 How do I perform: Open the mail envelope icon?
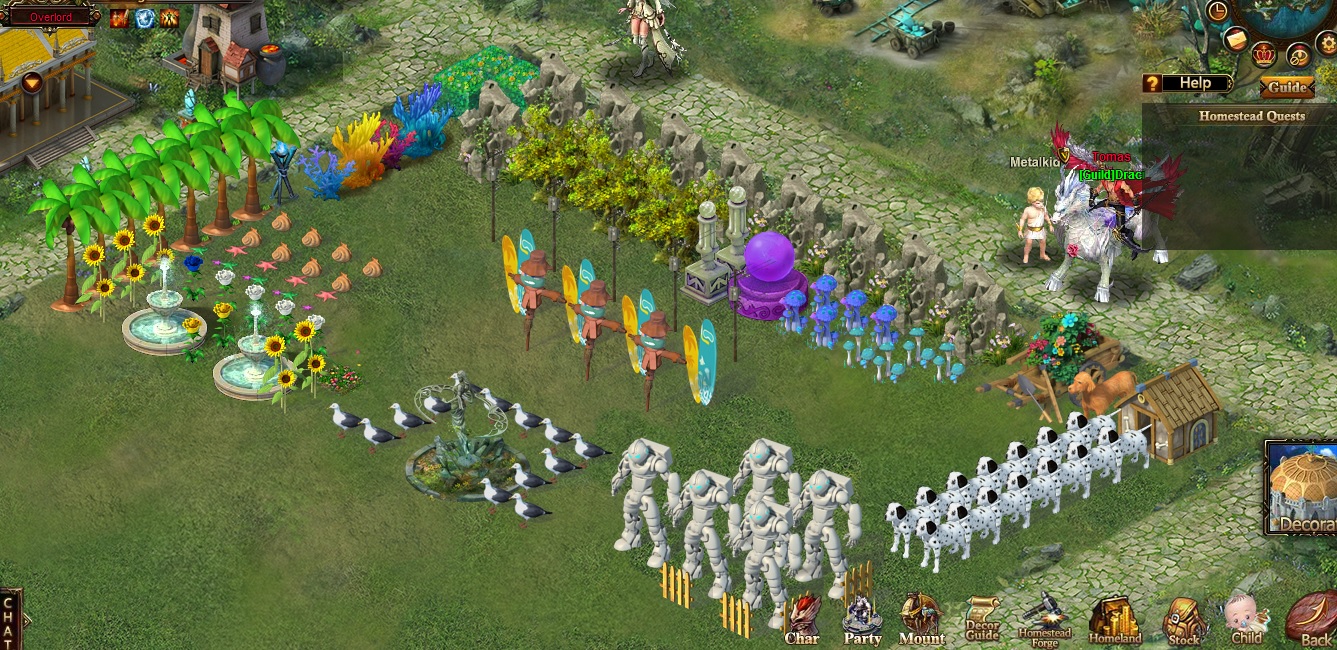click(1236, 39)
